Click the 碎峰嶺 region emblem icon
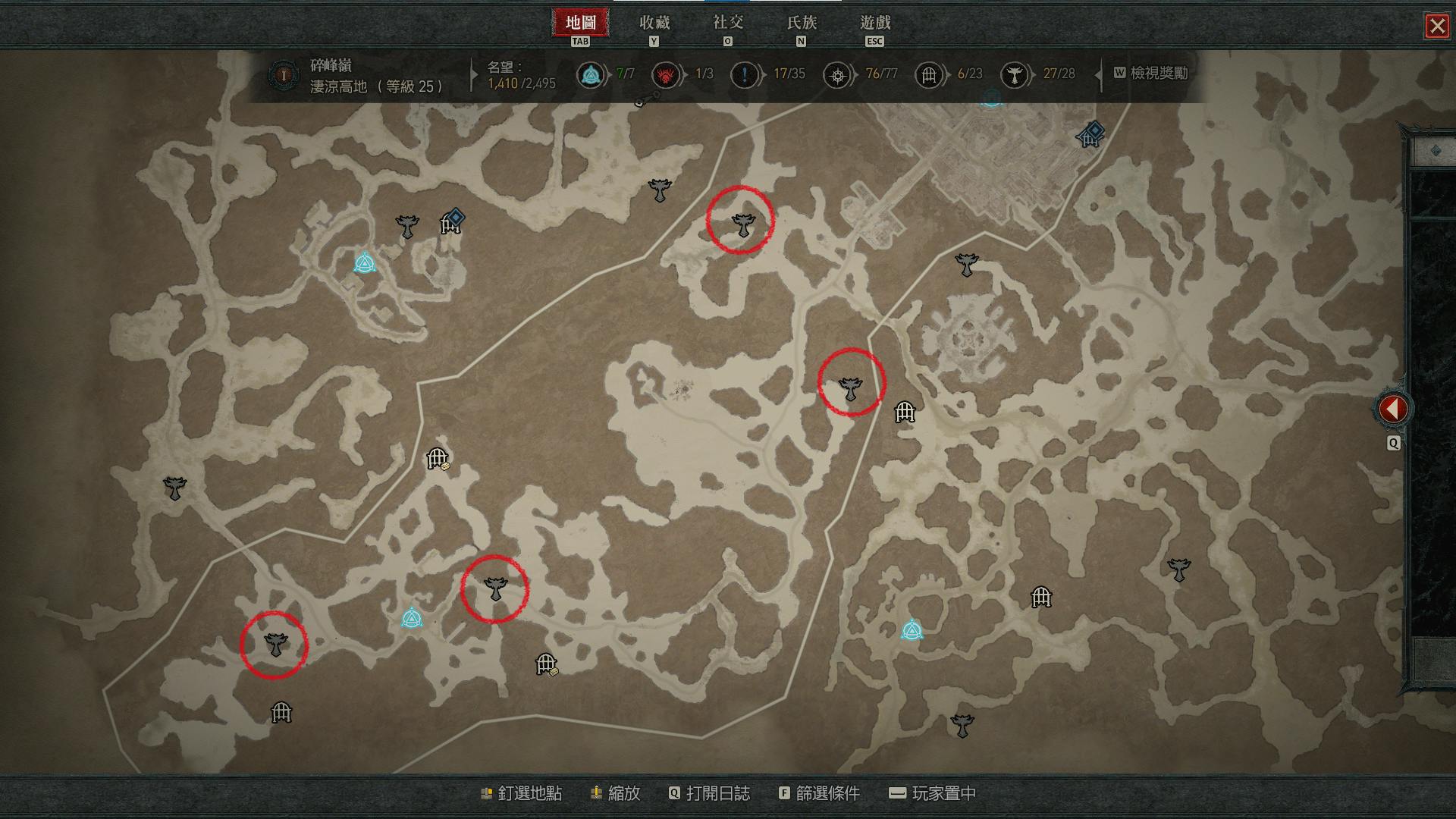The image size is (1456, 819). pyautogui.click(x=284, y=76)
